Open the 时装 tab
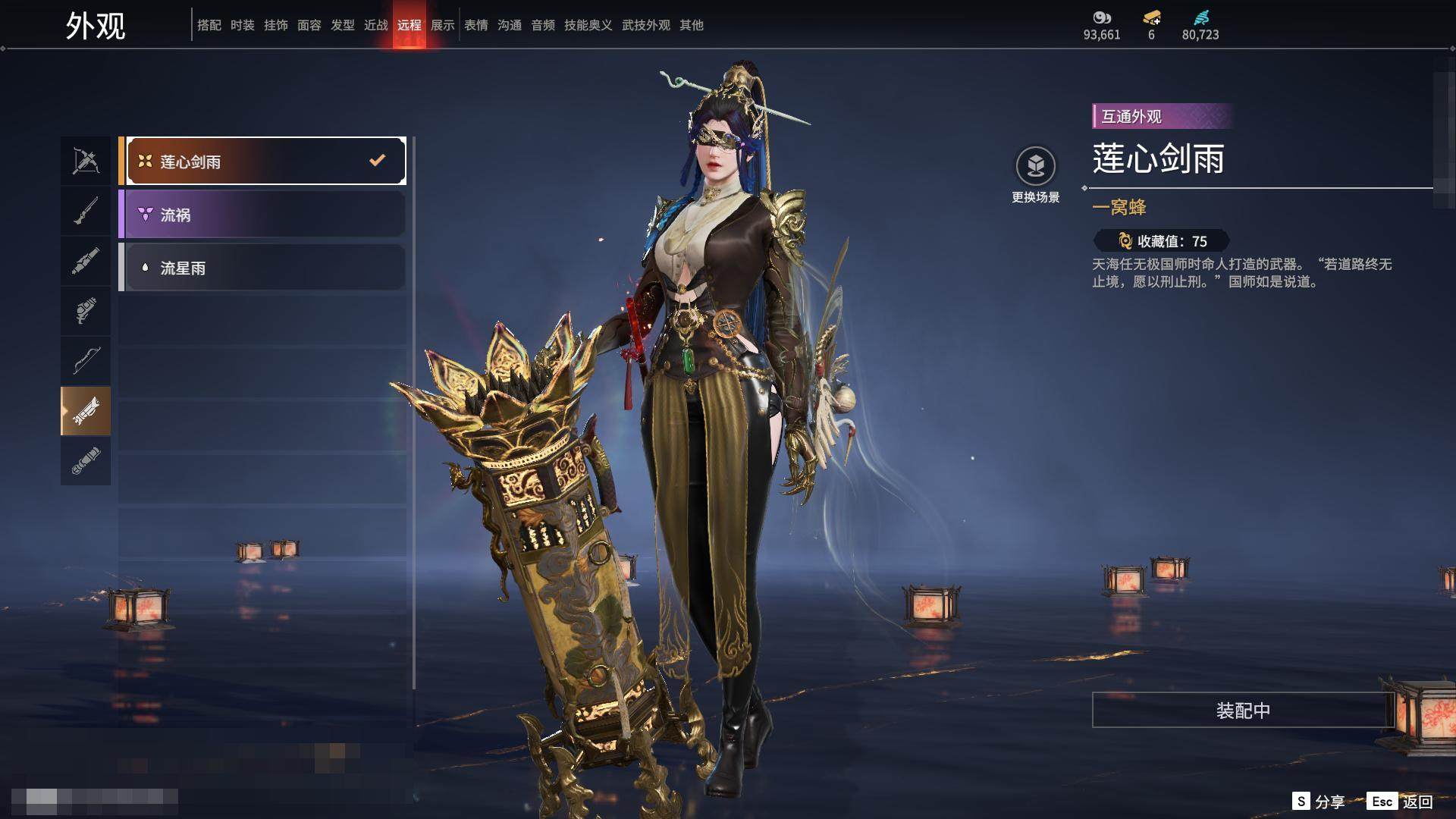 243,25
